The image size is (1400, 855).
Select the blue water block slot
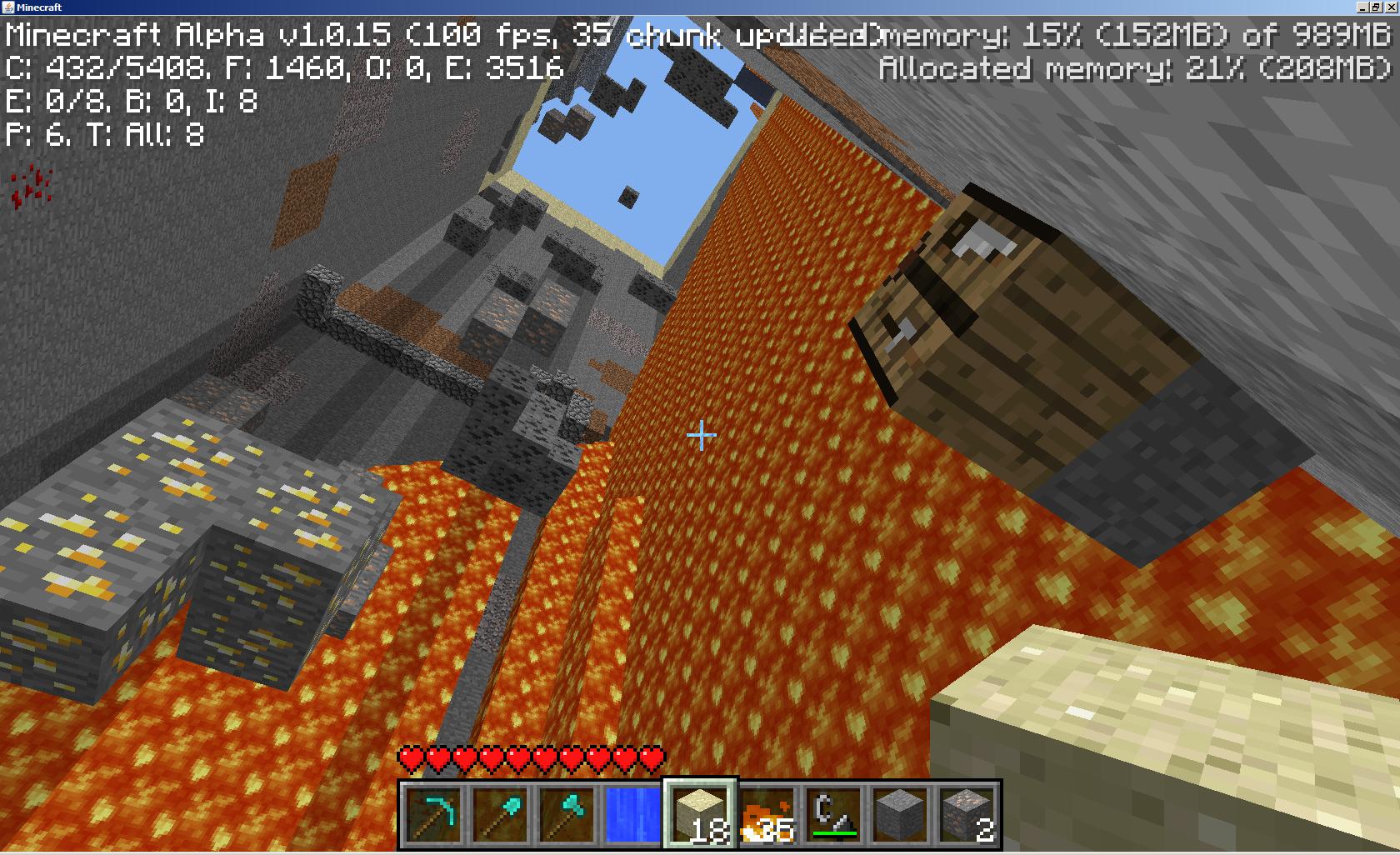point(633,814)
